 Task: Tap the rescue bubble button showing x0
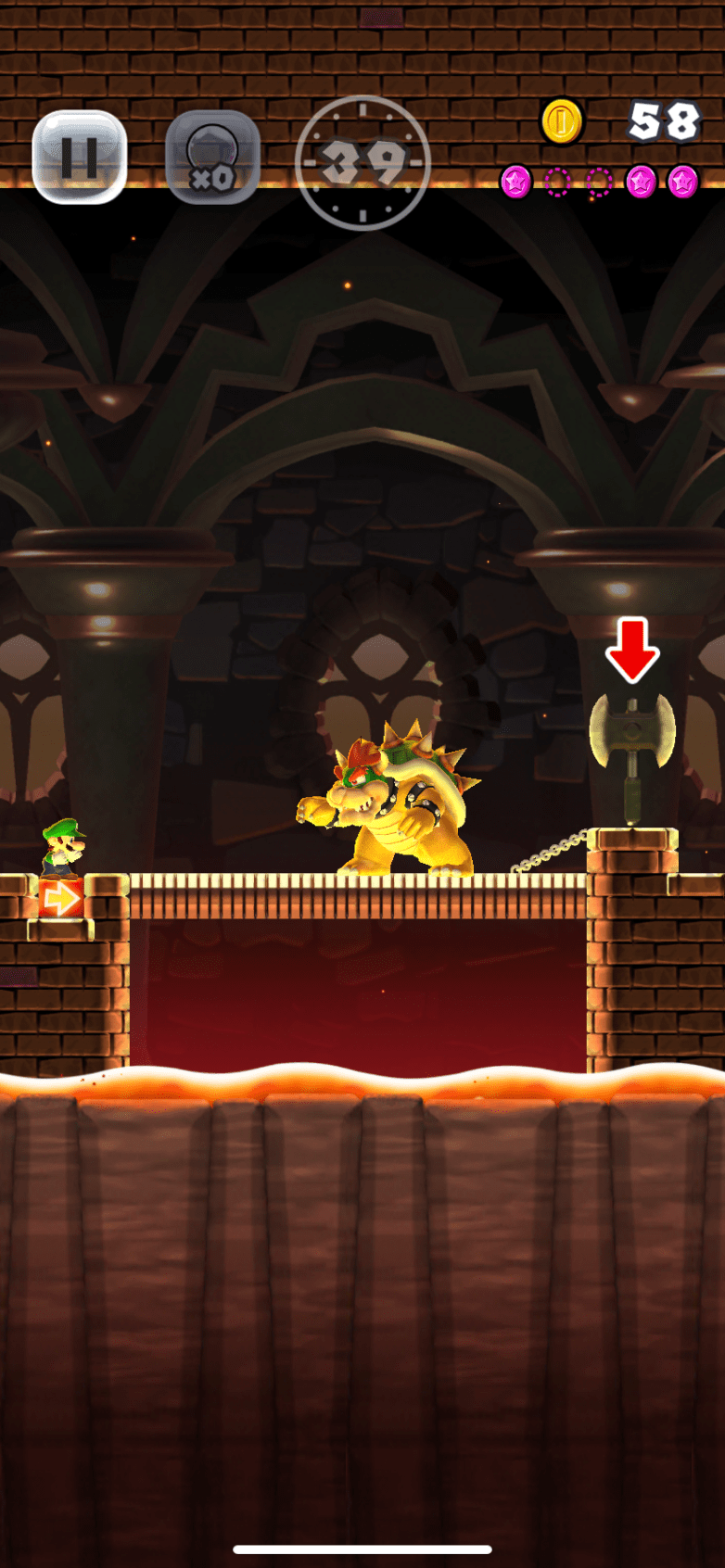tap(212, 158)
